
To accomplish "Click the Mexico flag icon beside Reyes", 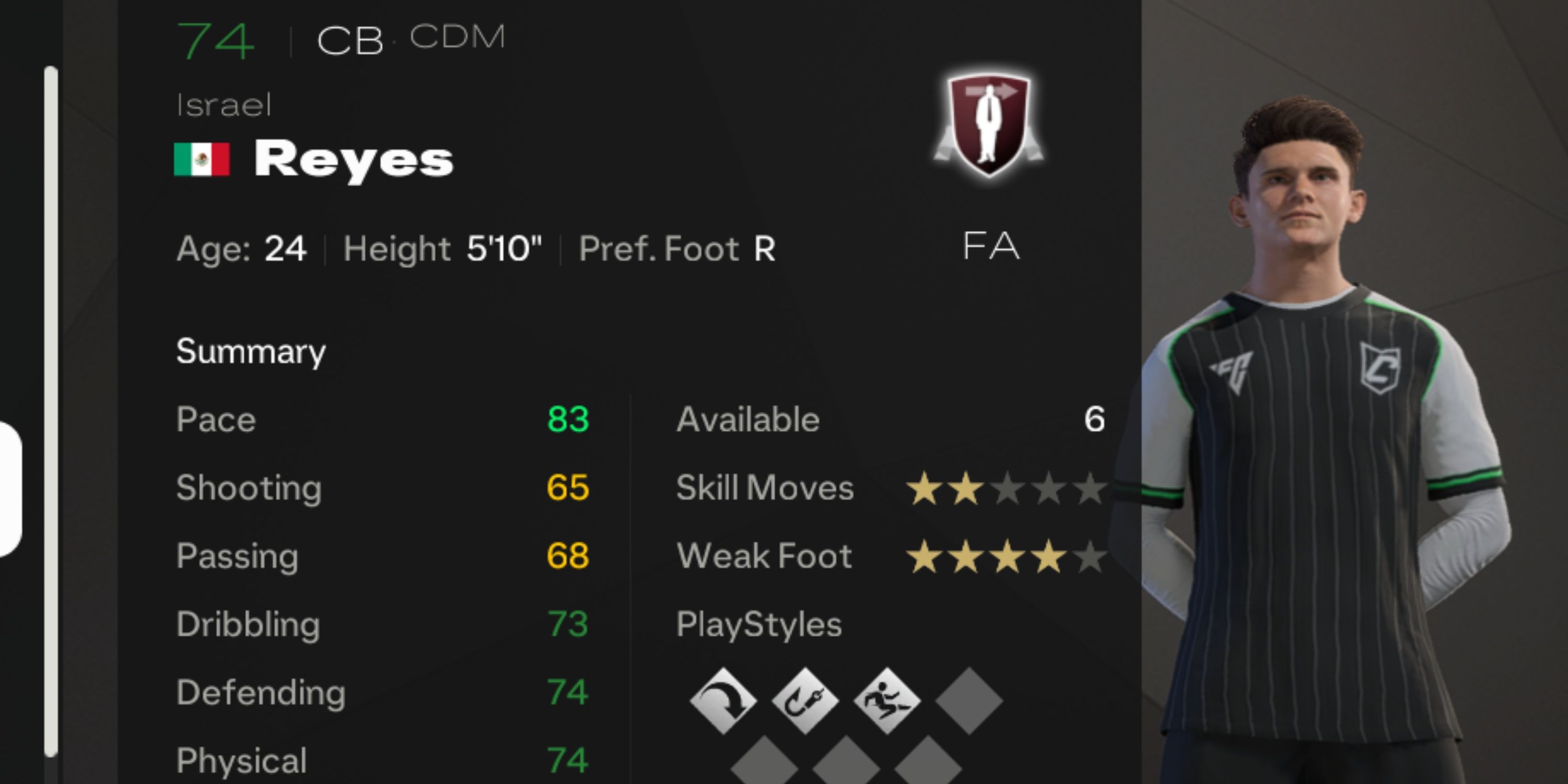I will (202, 159).
